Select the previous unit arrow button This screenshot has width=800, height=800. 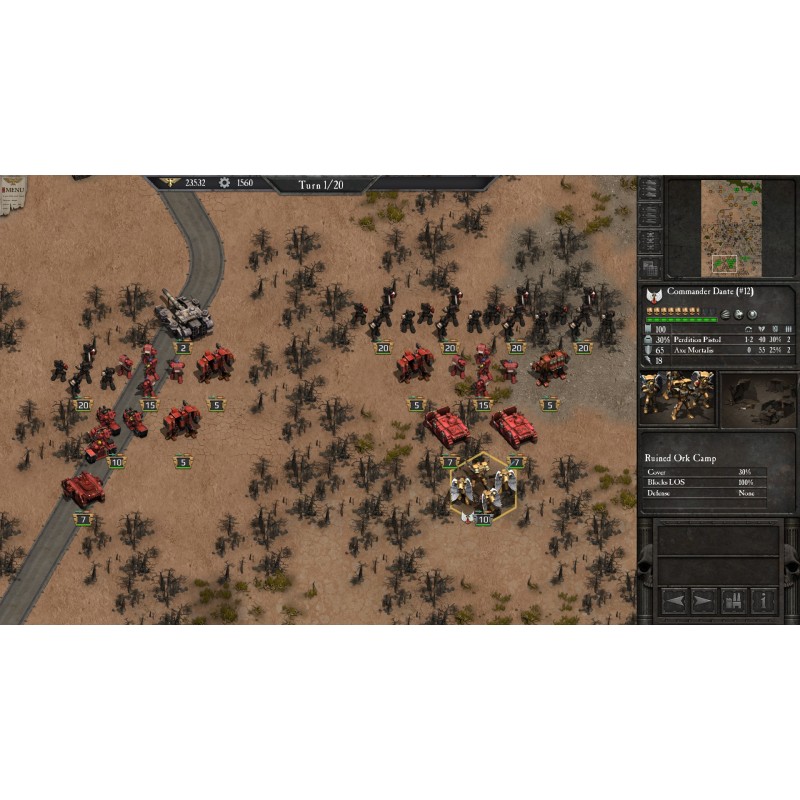click(x=673, y=600)
